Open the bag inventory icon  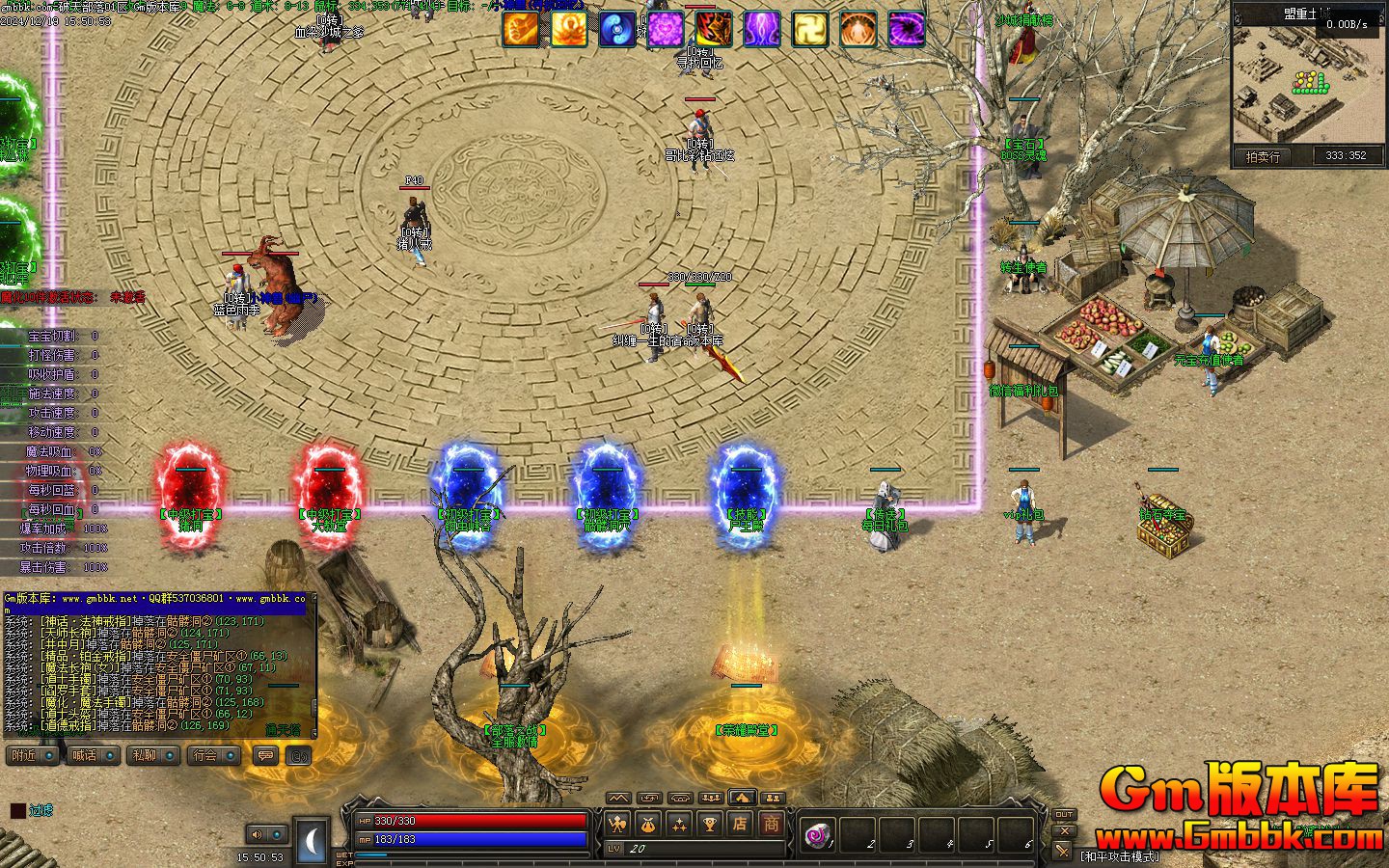pos(648,824)
